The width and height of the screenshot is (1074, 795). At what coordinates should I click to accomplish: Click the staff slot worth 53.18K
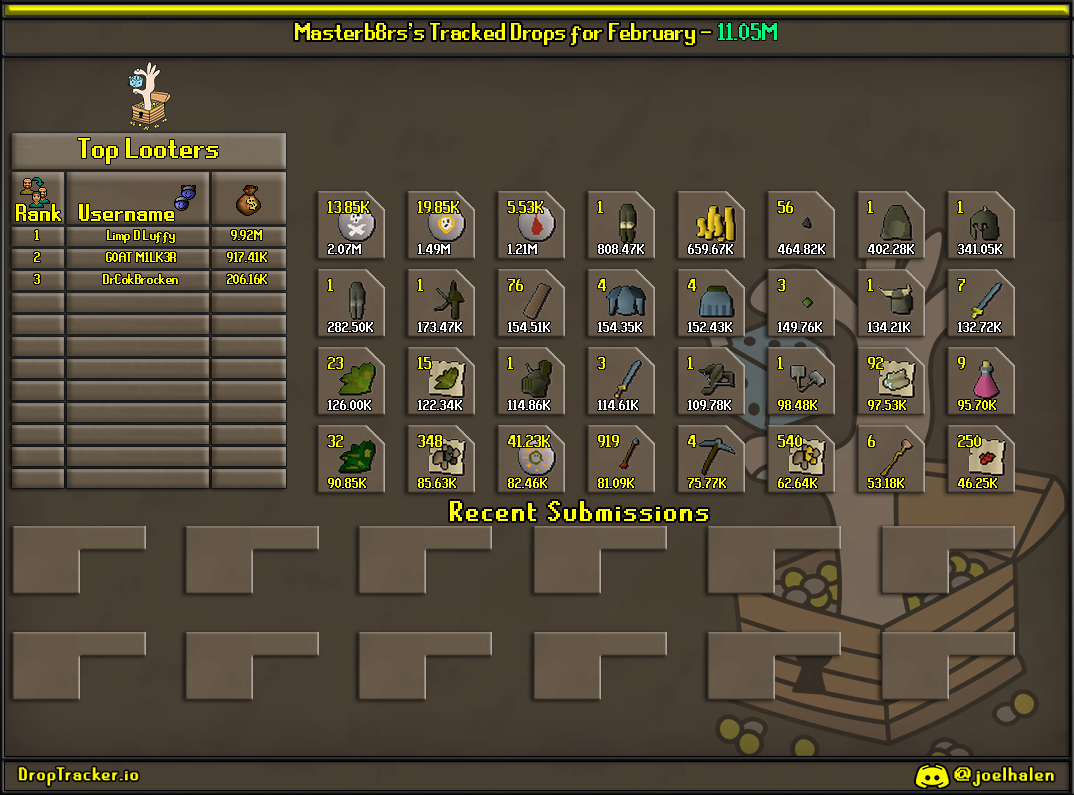tap(891, 459)
